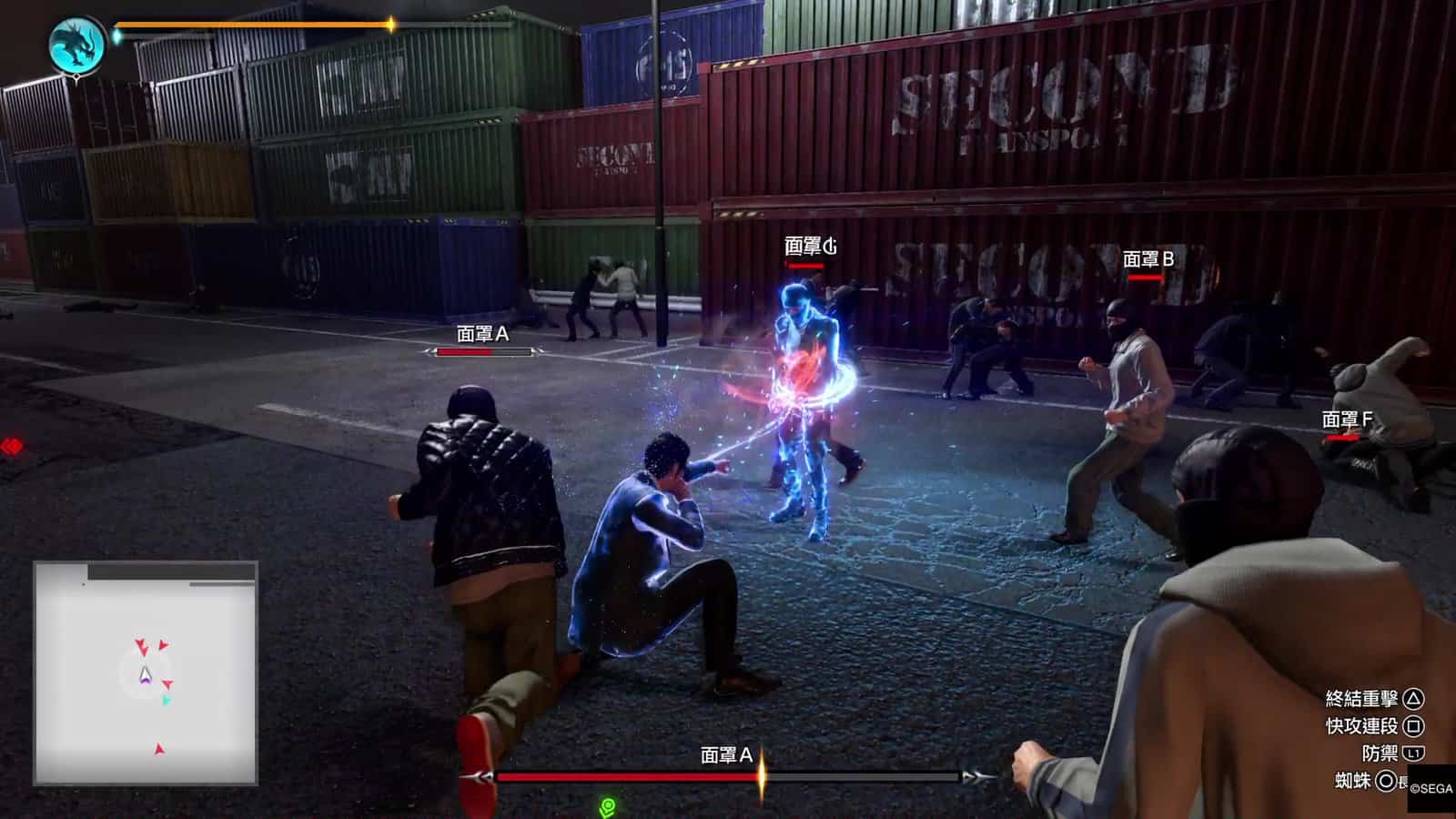Click the dragon fighting style emblem

[77, 45]
